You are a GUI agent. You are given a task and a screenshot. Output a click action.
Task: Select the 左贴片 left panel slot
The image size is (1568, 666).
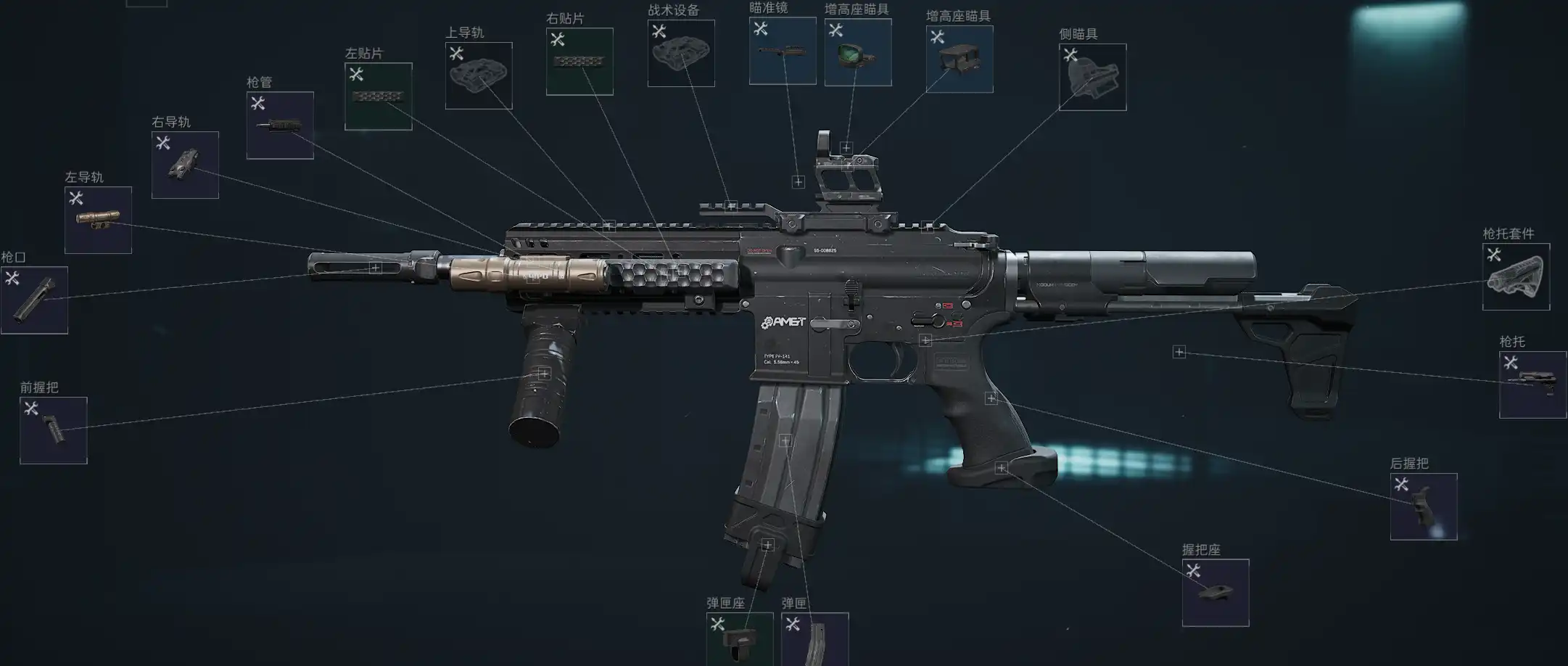click(378, 96)
